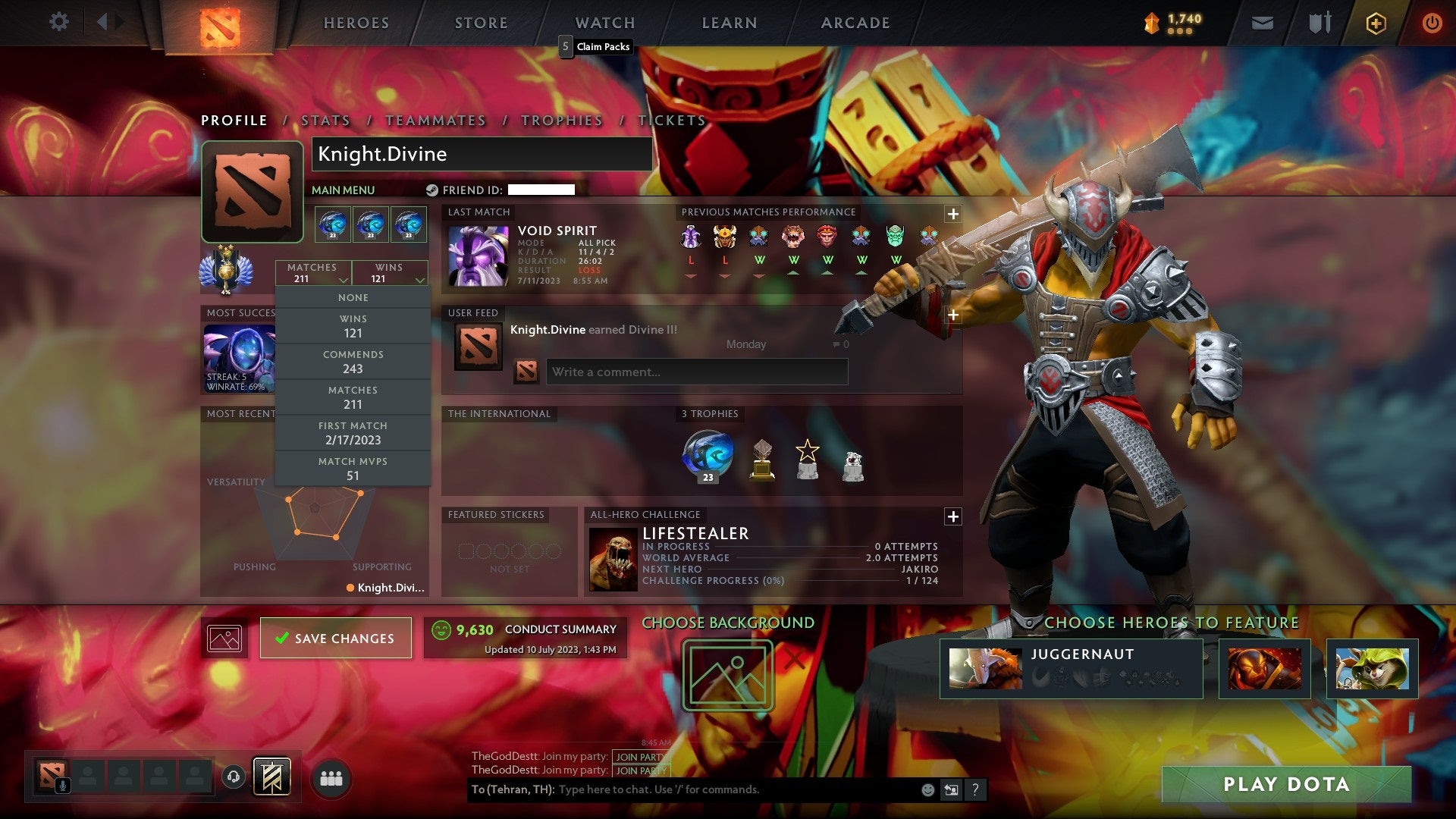This screenshot has width=1456, height=819.
Task: Expand Previous Matches Performance with the plus
Action: [x=952, y=215]
